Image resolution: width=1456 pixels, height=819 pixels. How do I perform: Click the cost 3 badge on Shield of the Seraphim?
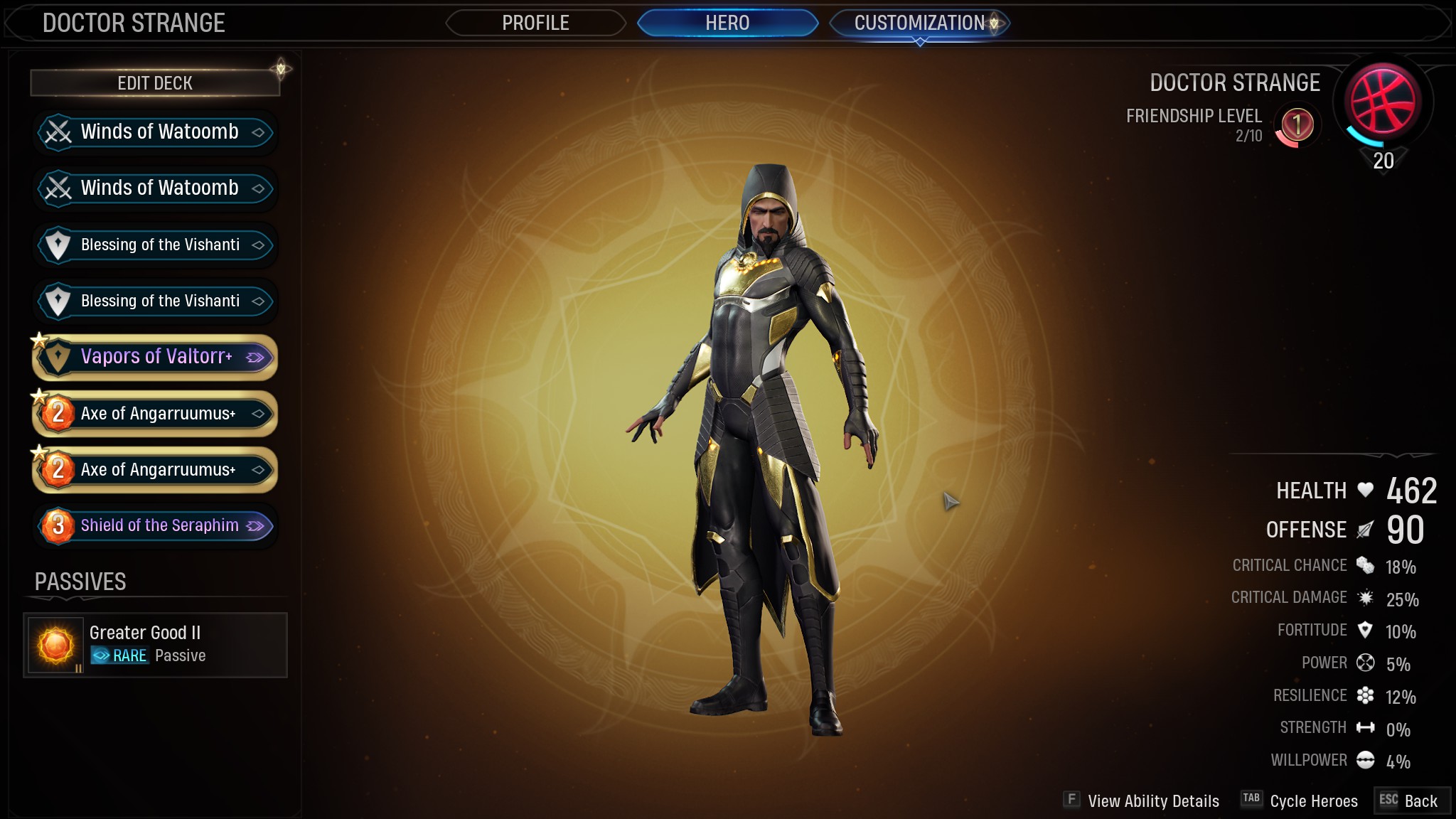(x=59, y=525)
